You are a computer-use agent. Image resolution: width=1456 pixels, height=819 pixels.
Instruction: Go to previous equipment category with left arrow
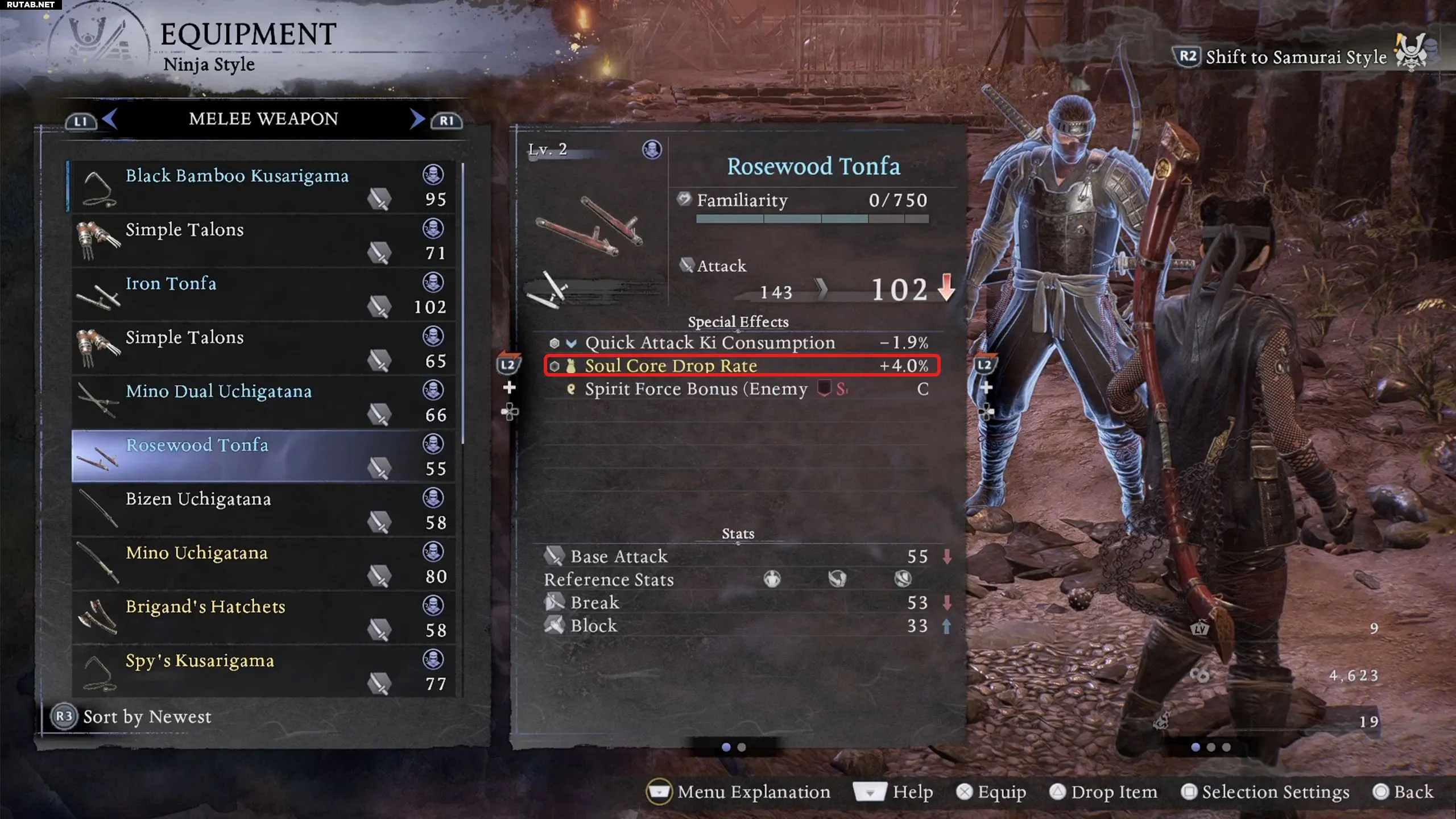(x=110, y=119)
